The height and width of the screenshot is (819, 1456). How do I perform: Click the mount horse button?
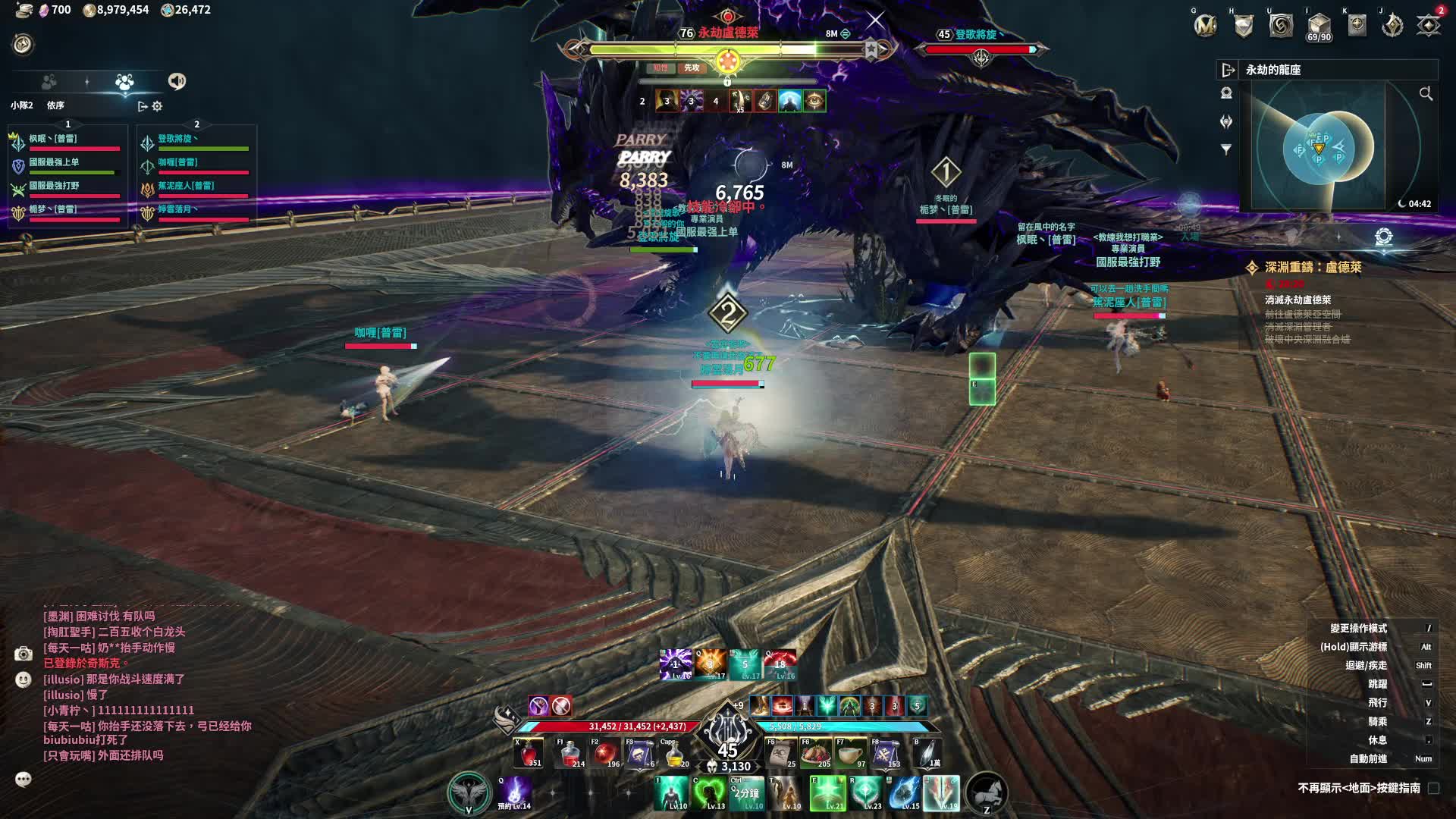coord(987,793)
